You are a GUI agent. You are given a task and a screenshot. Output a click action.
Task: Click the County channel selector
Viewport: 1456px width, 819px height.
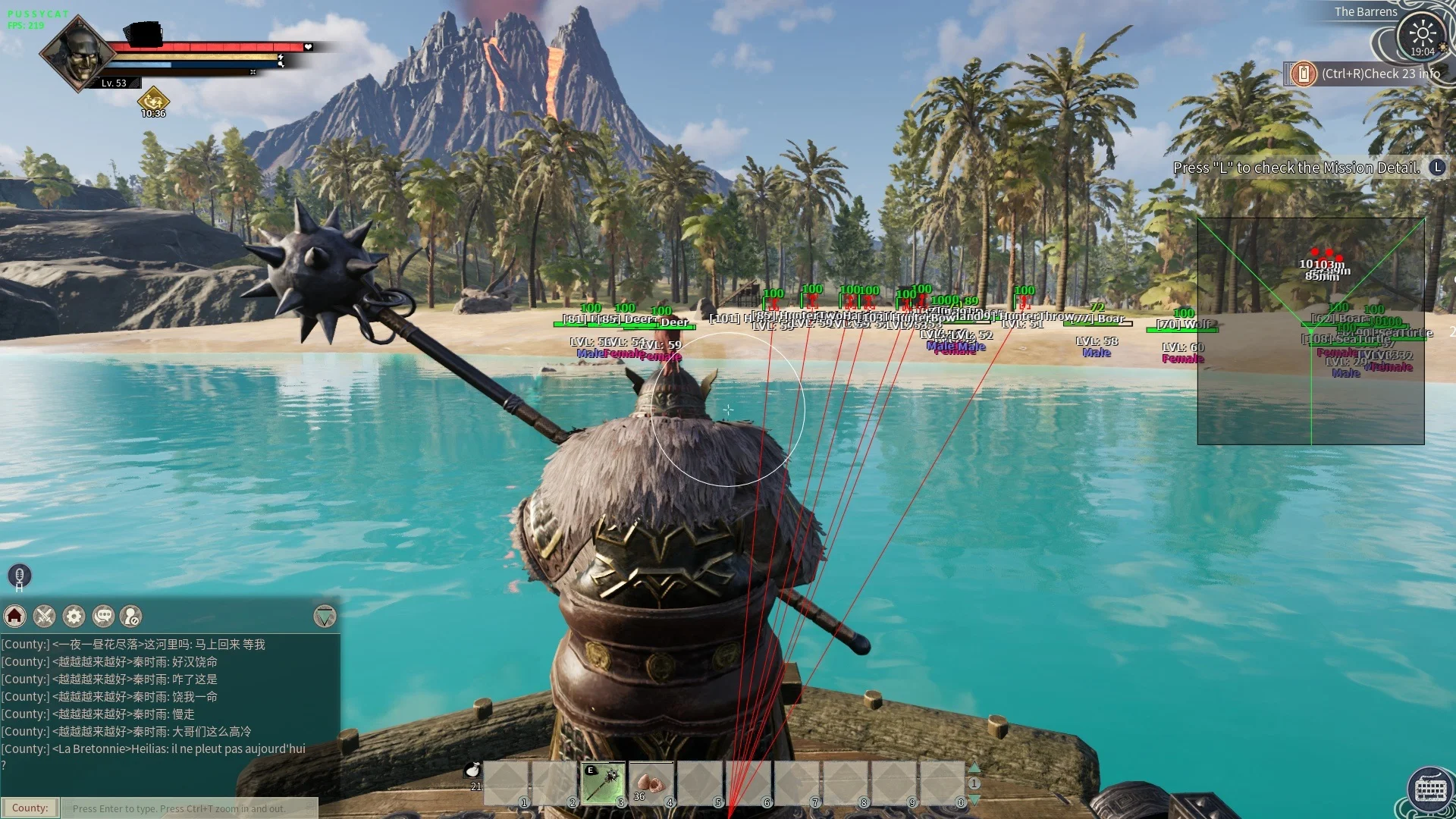pos(30,808)
